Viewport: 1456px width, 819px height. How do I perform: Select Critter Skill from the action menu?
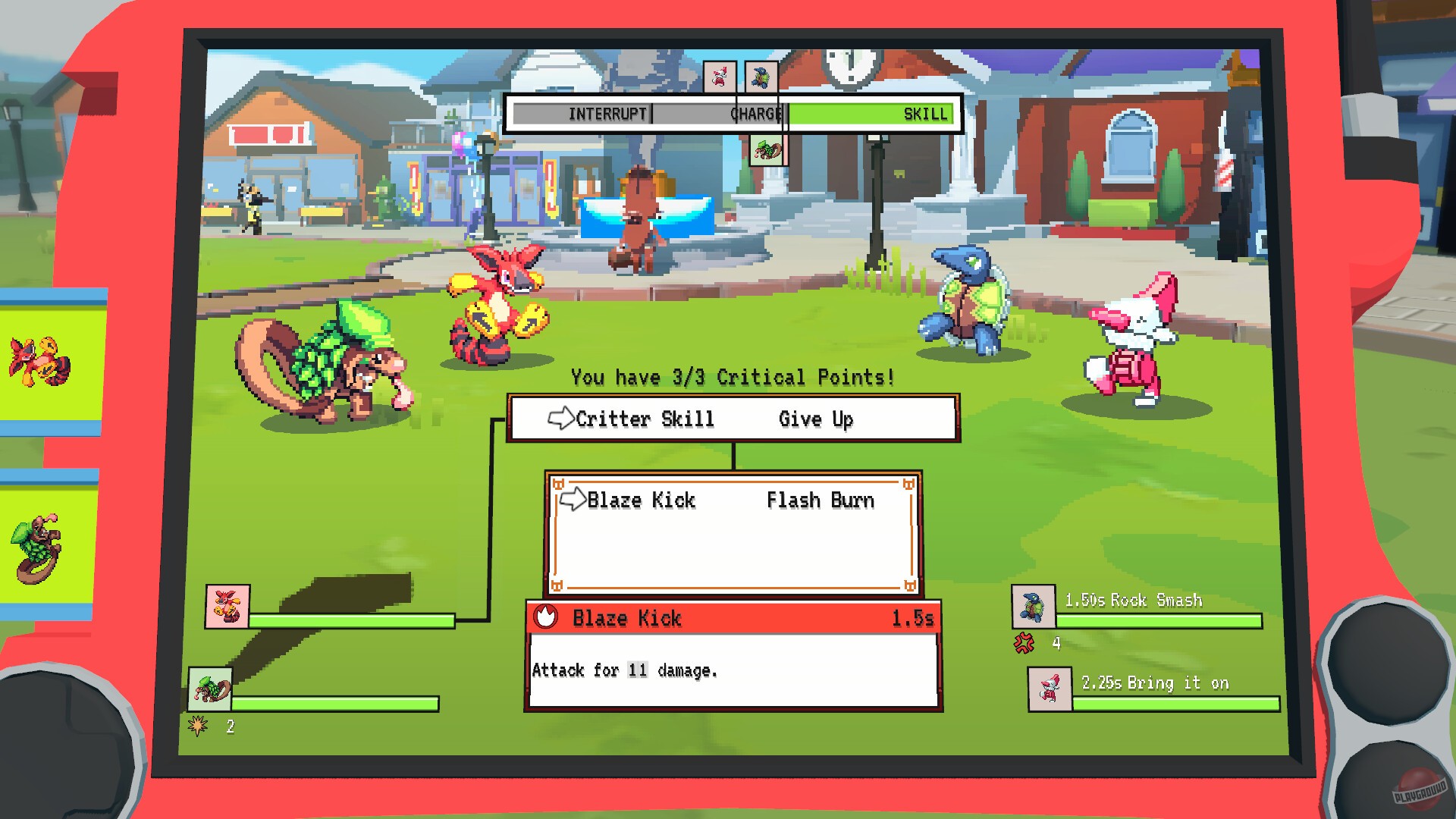click(646, 419)
